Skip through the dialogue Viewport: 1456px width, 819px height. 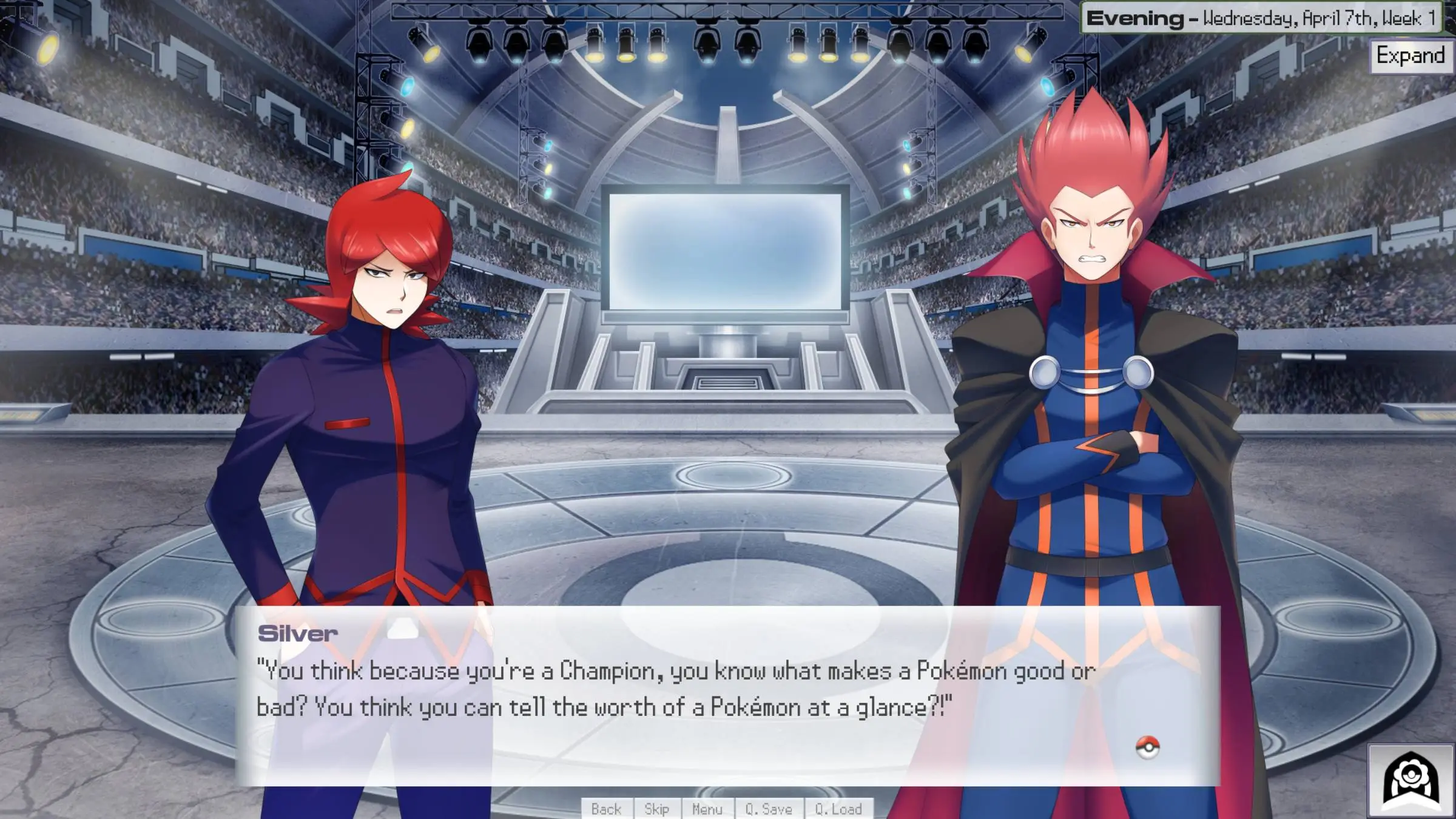coord(656,809)
